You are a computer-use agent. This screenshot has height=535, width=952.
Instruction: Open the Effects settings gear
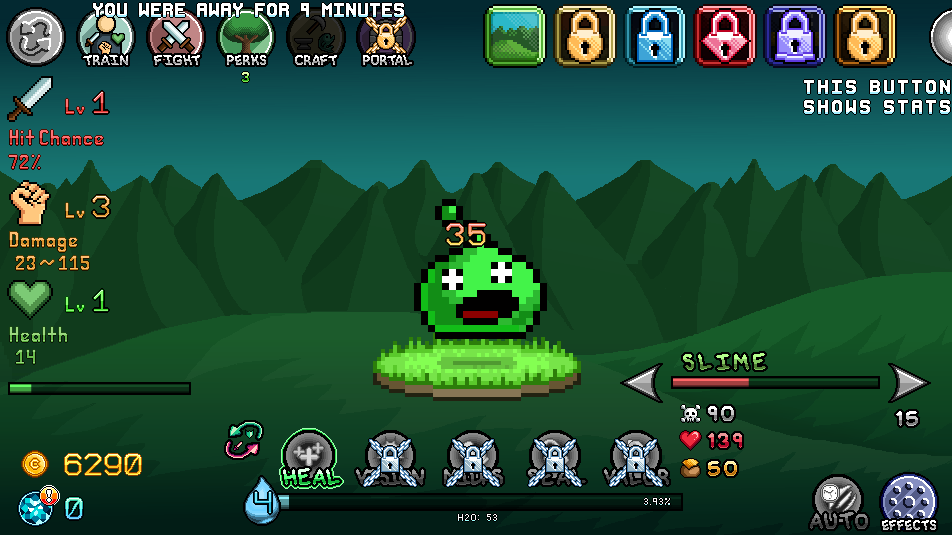pyautogui.click(x=908, y=500)
